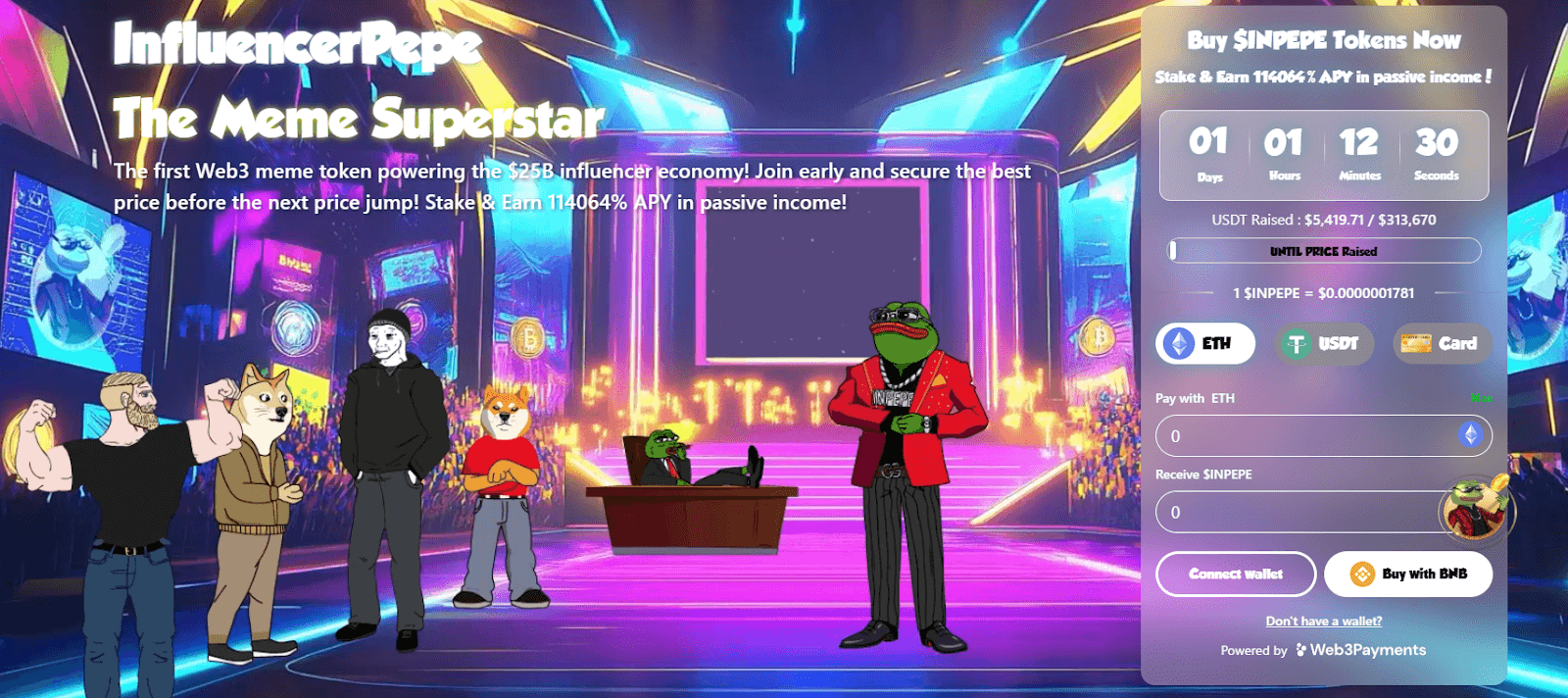The image size is (1568, 698).
Task: Select the ETH payment option
Action: coord(1205,344)
